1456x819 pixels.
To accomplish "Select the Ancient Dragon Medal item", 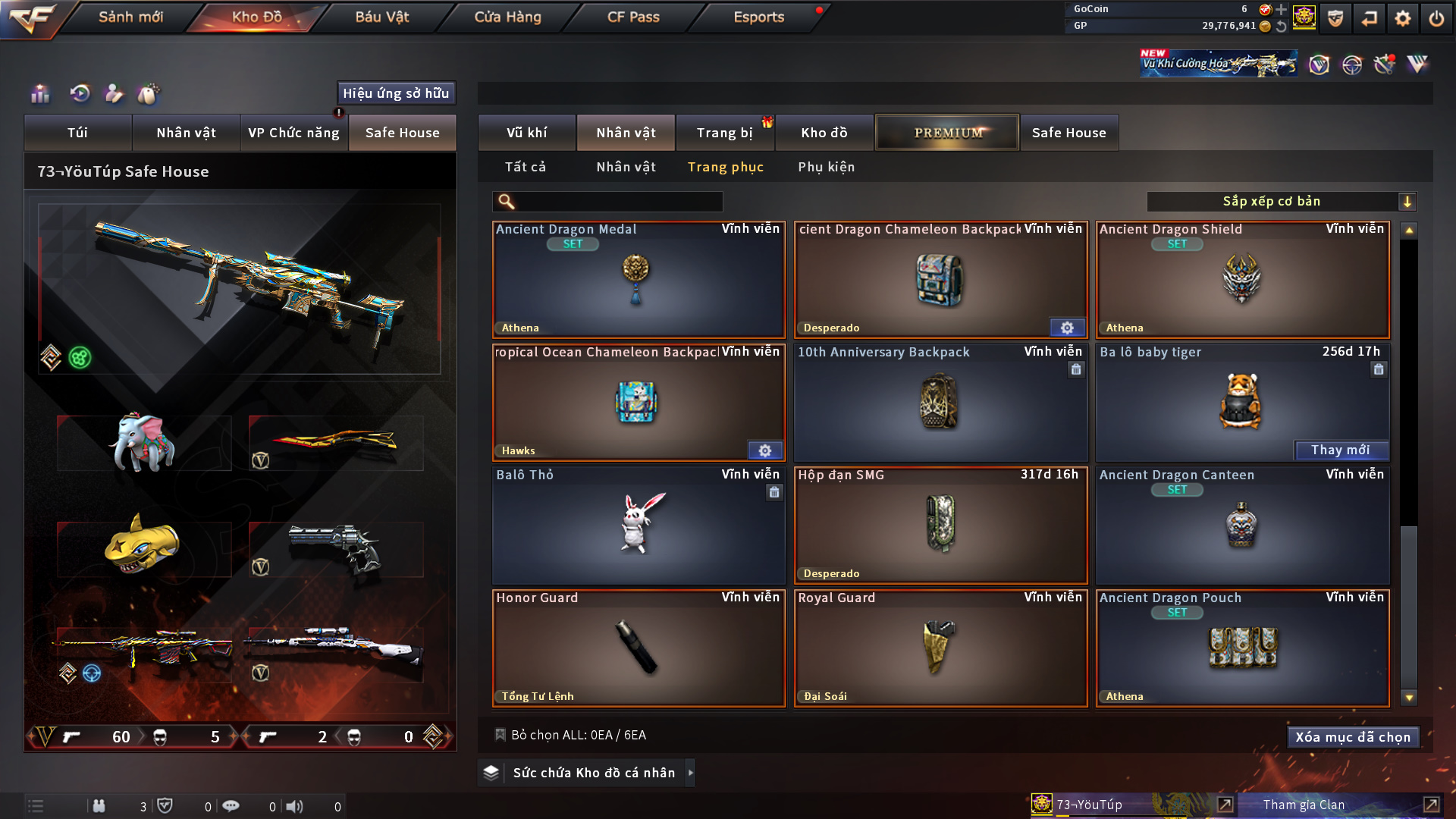I will pos(639,280).
